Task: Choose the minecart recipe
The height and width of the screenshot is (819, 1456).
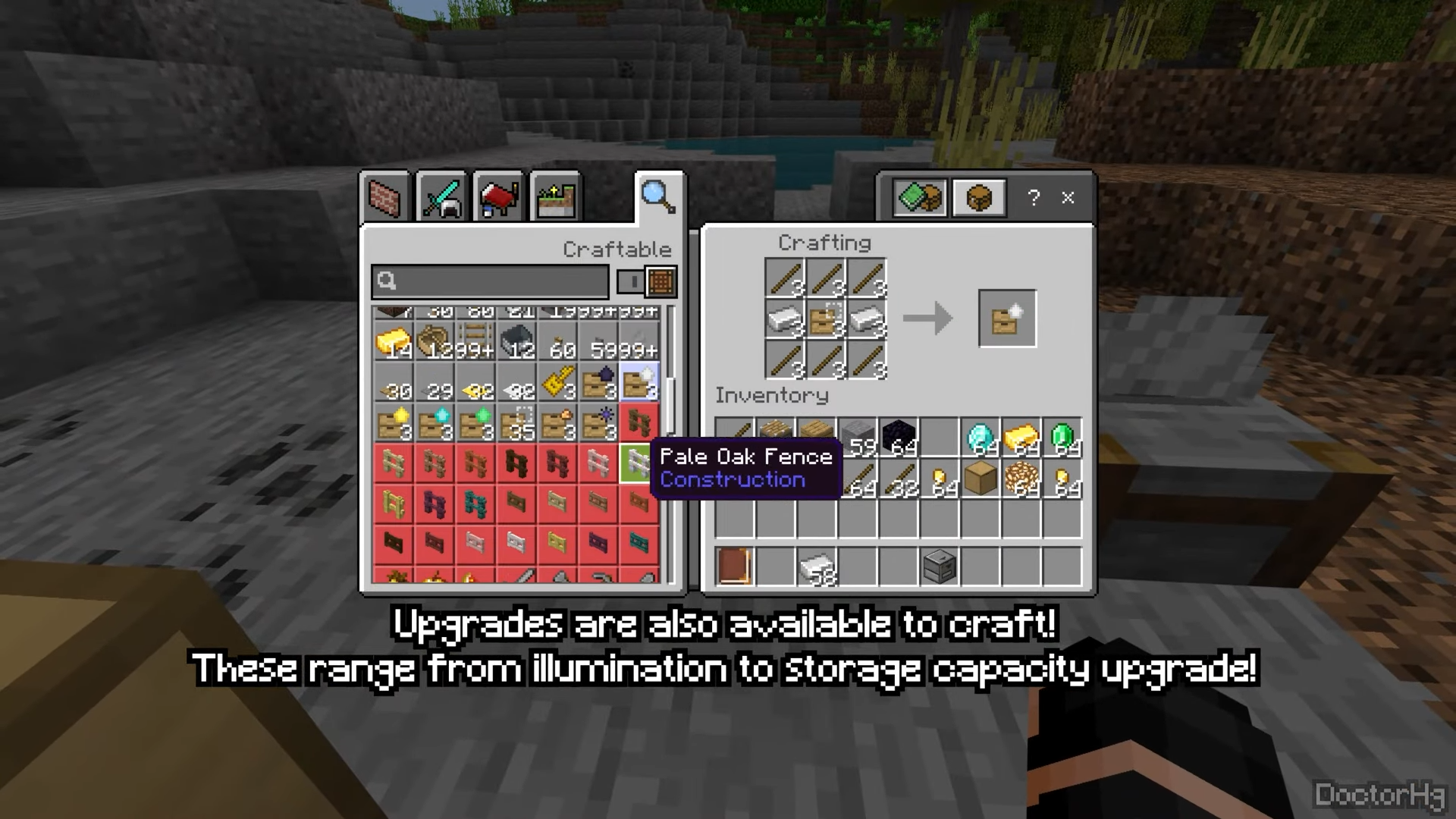Action: 516,343
